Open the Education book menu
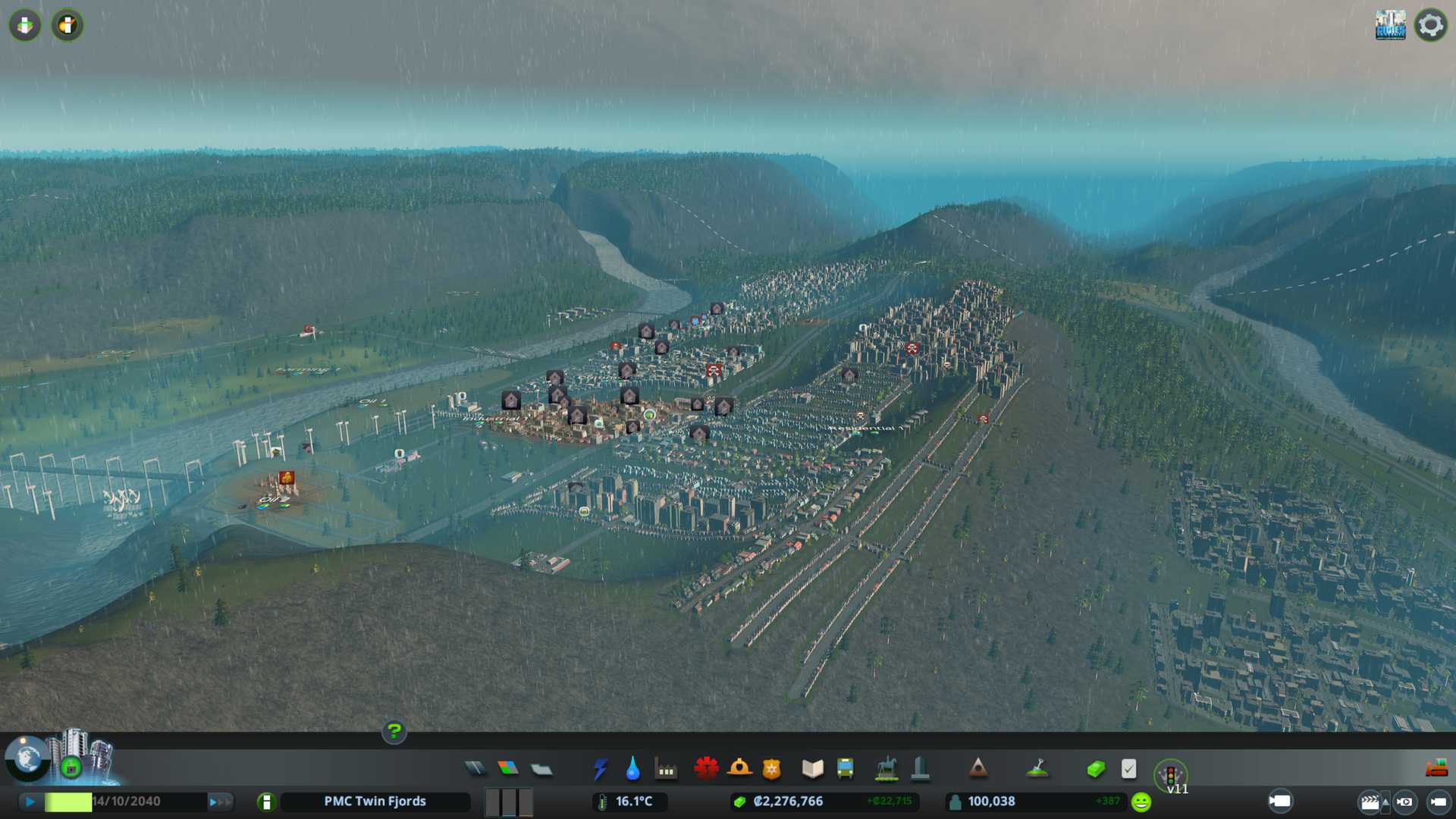1456x819 pixels. (812, 769)
